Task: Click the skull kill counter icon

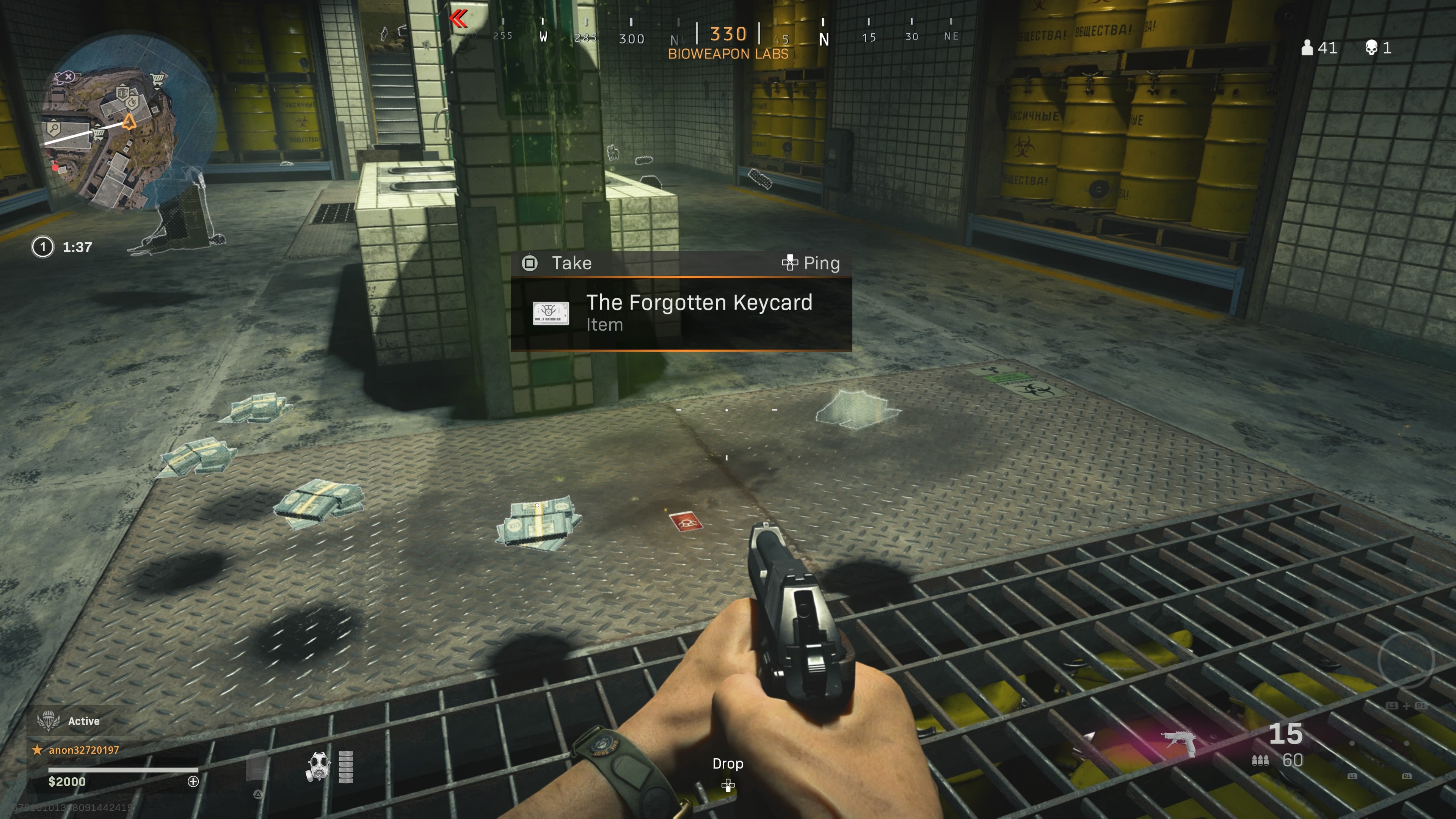Action: 1372,47
